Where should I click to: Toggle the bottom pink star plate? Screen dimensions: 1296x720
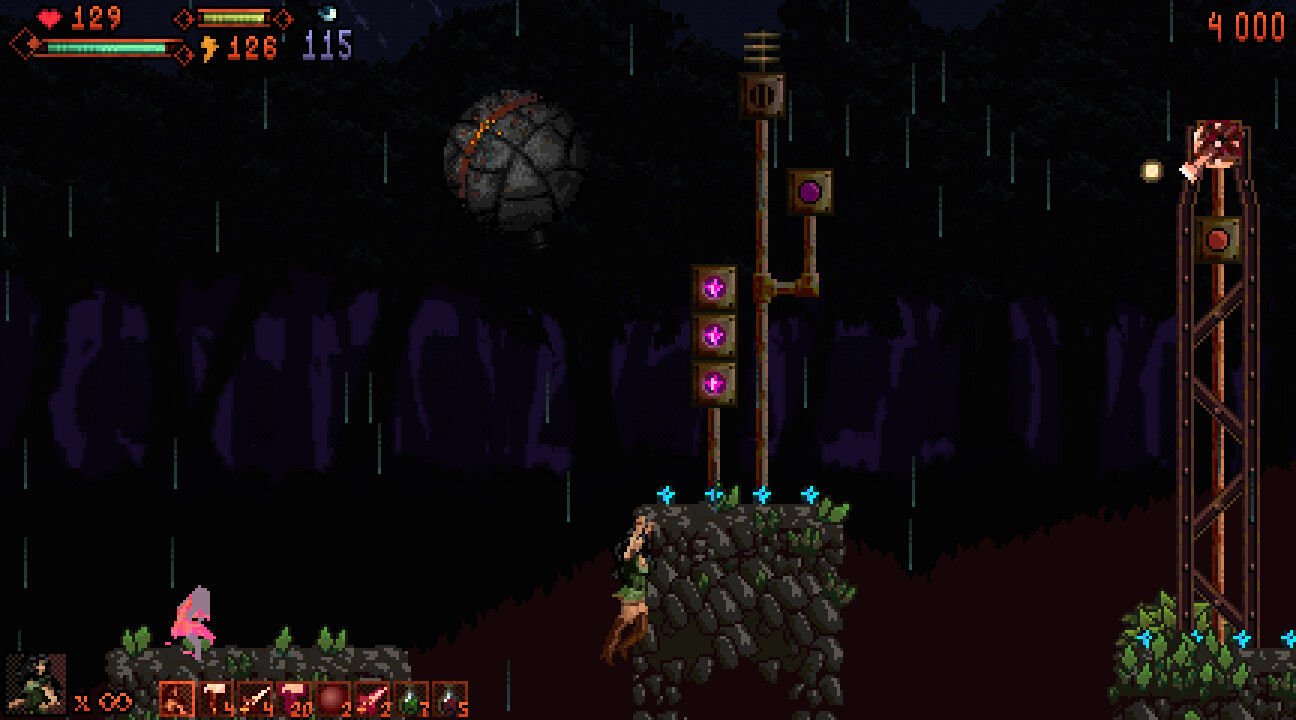[x=714, y=381]
